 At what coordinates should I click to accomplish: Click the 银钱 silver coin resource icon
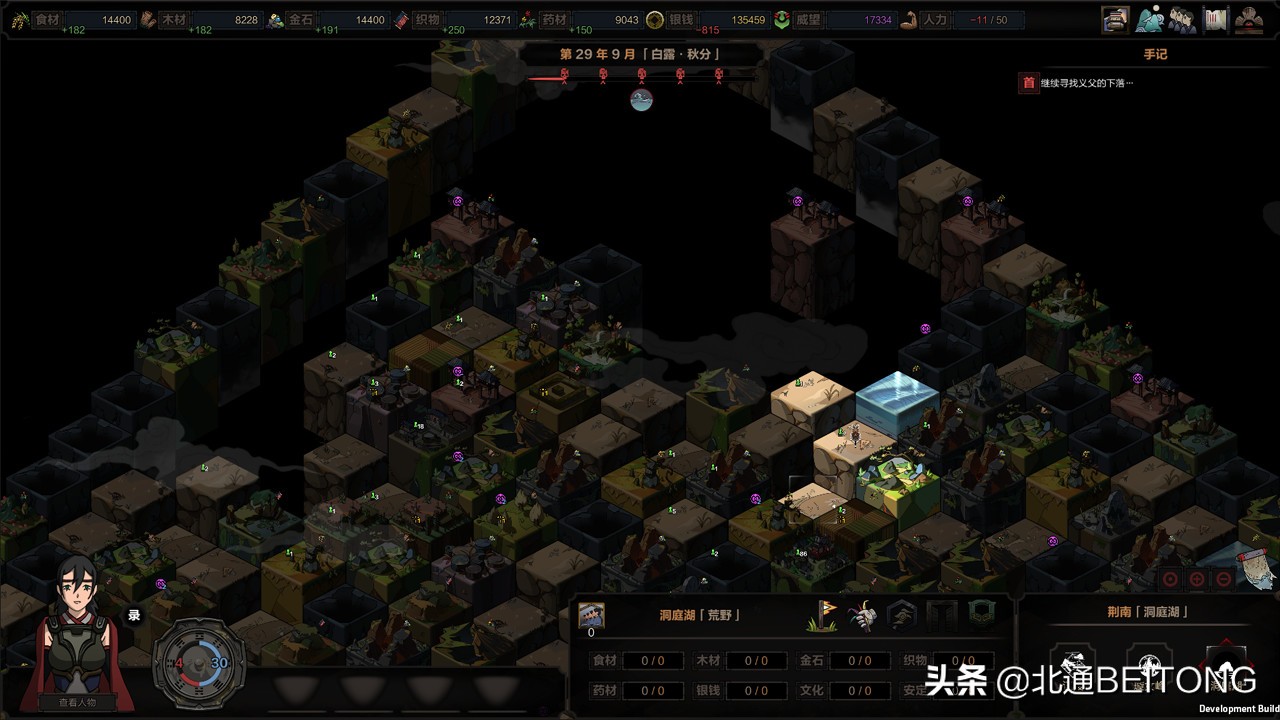click(x=655, y=20)
